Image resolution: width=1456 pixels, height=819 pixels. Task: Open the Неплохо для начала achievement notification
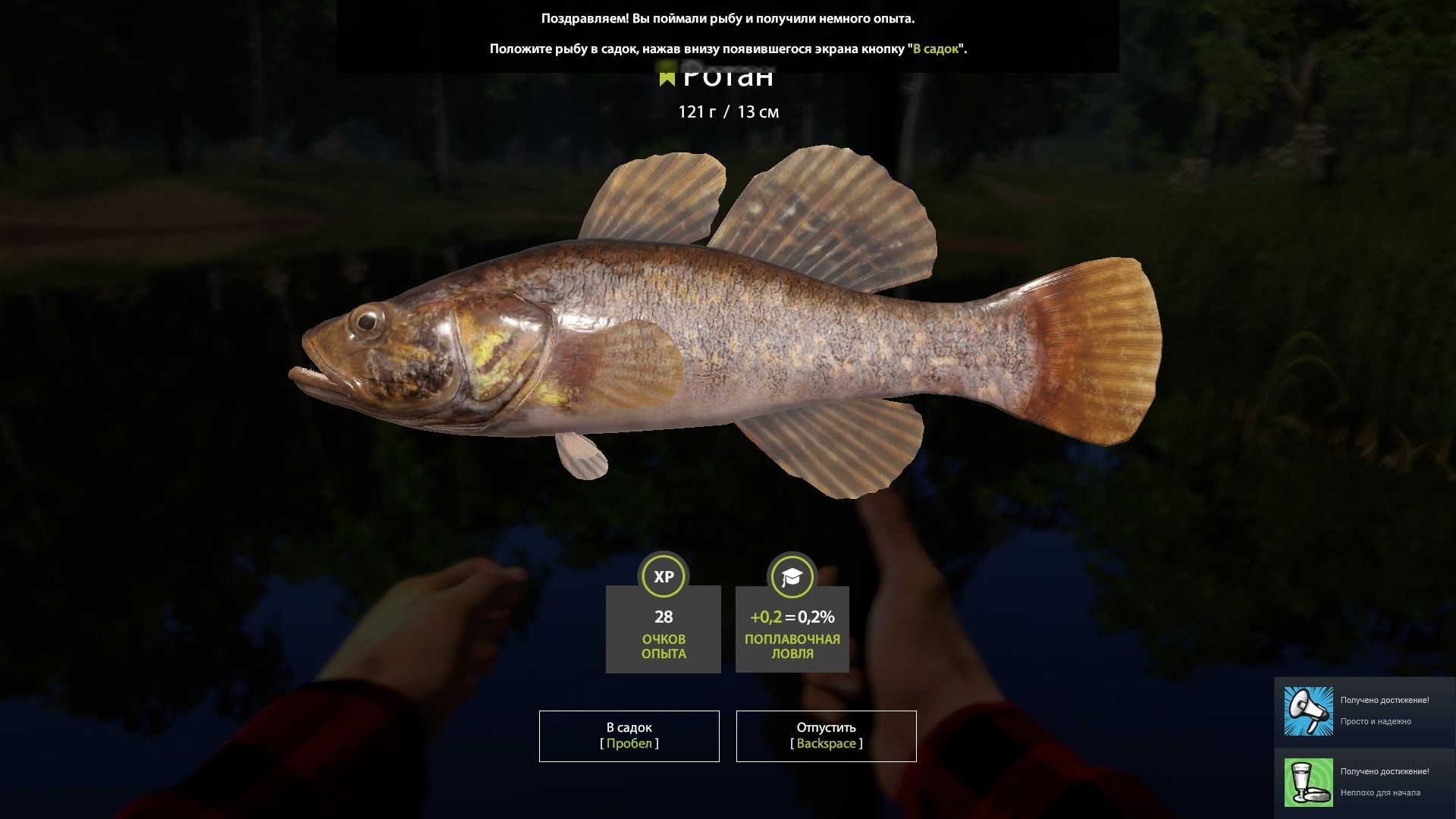click(1365, 781)
